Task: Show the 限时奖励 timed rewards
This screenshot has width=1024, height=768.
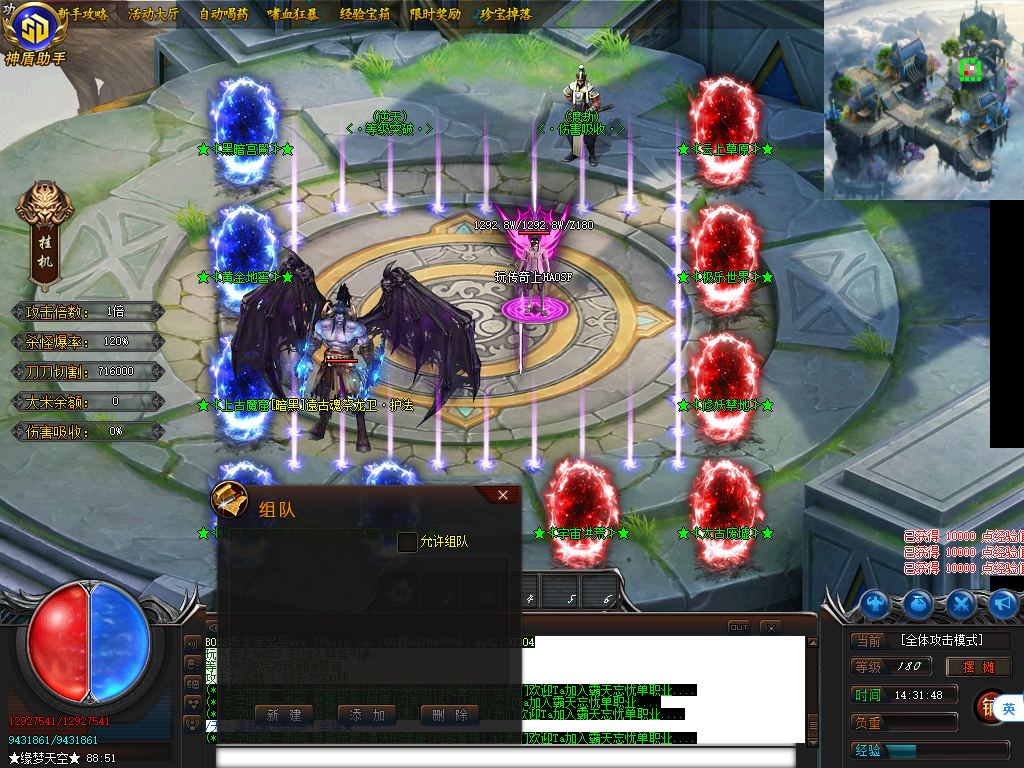Action: click(x=436, y=14)
